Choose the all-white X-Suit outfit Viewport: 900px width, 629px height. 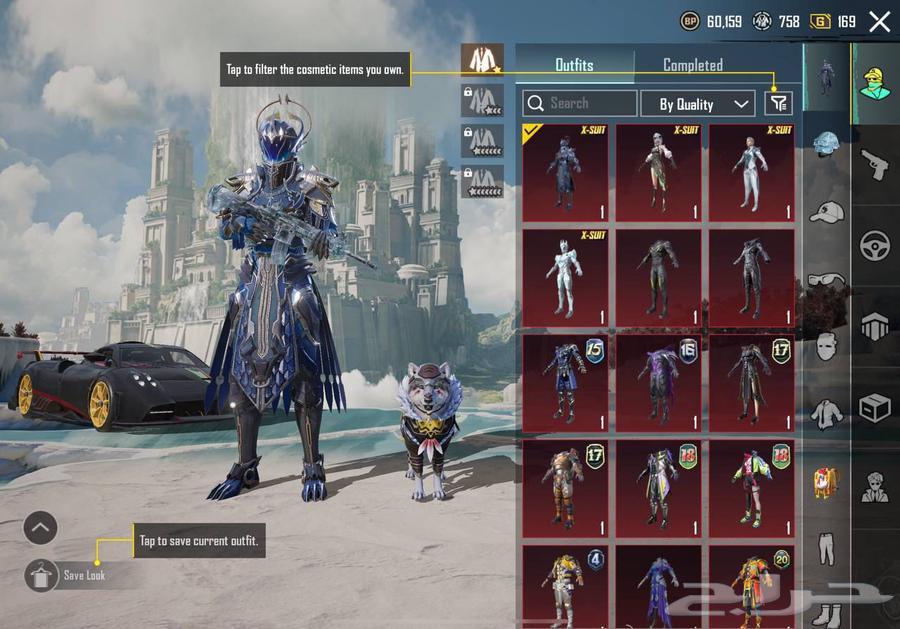(565, 278)
